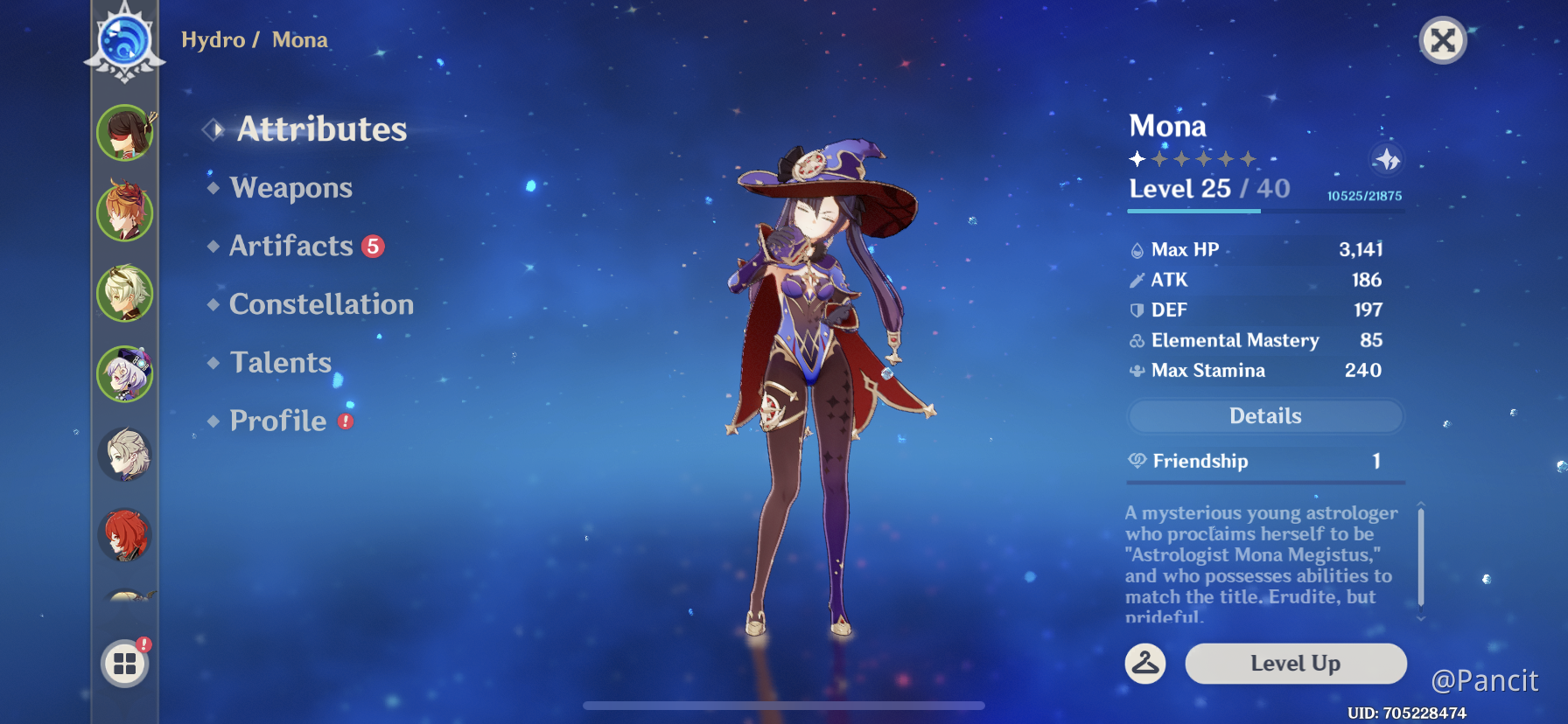
Task: Open the Friendship level row
Action: (1265, 461)
